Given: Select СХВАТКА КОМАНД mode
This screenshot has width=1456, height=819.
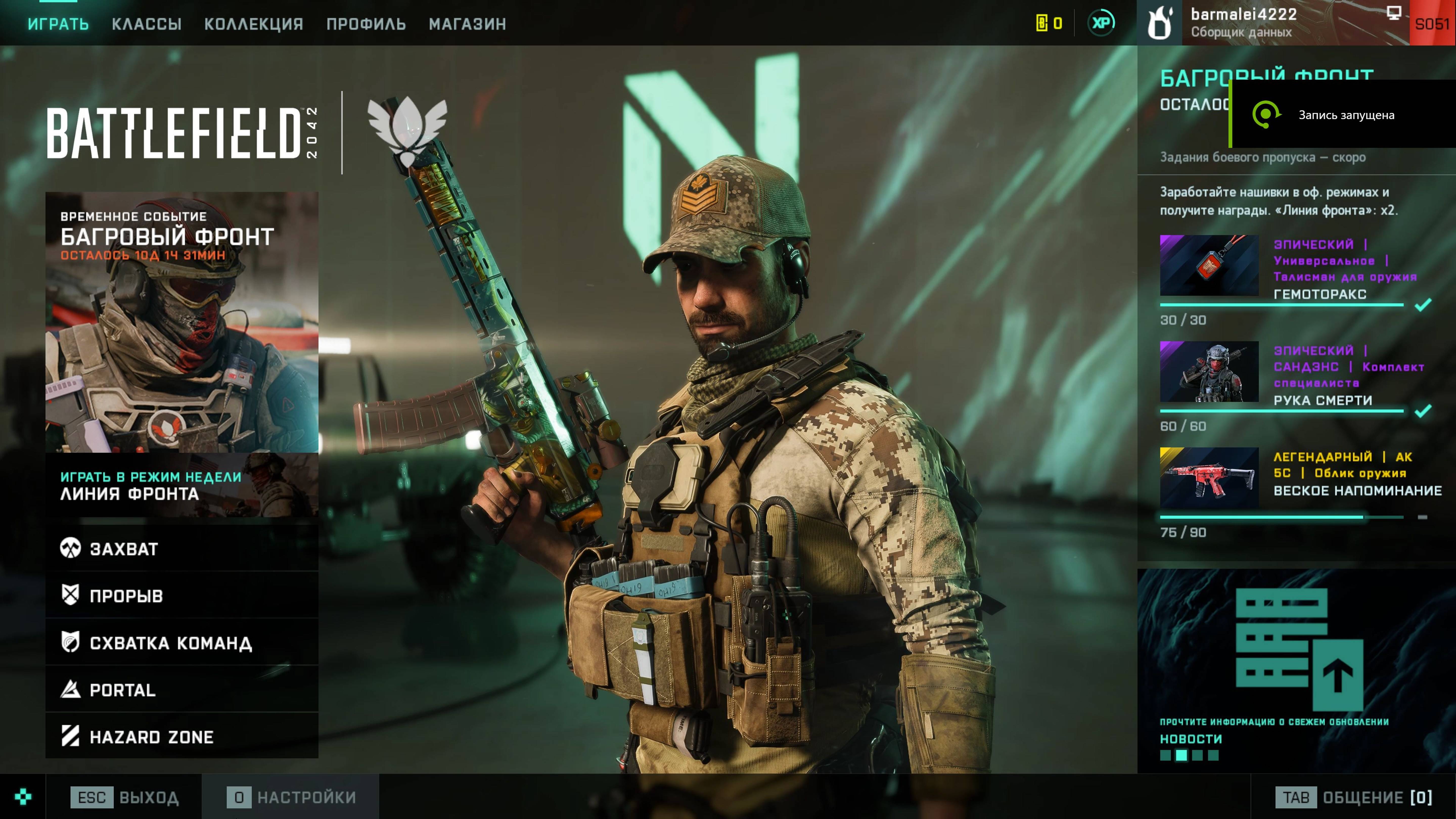Looking at the screenshot, I should [181, 643].
